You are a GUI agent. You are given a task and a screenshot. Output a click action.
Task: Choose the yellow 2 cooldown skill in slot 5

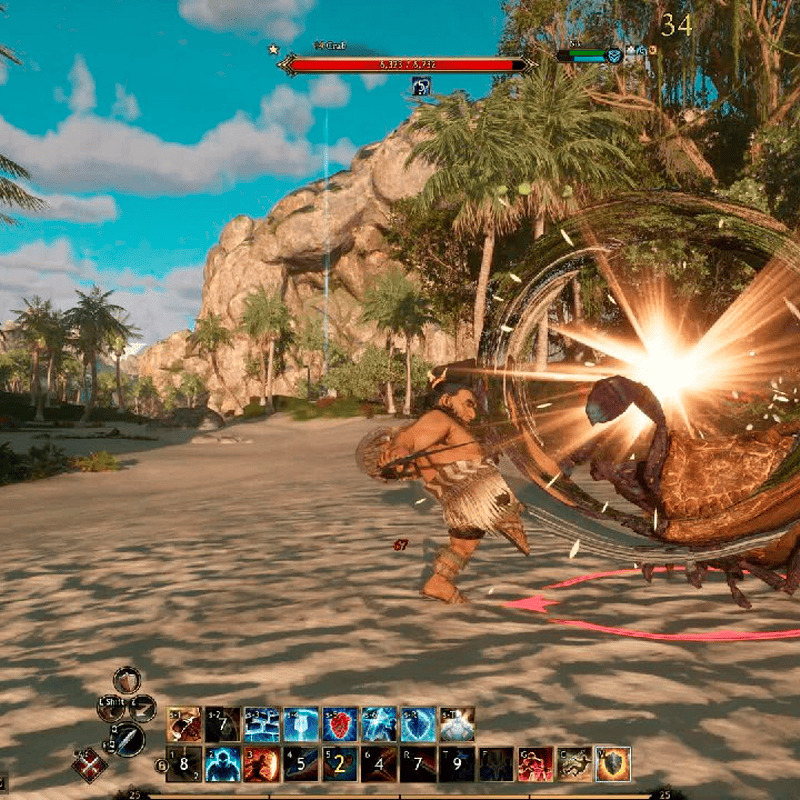click(340, 764)
